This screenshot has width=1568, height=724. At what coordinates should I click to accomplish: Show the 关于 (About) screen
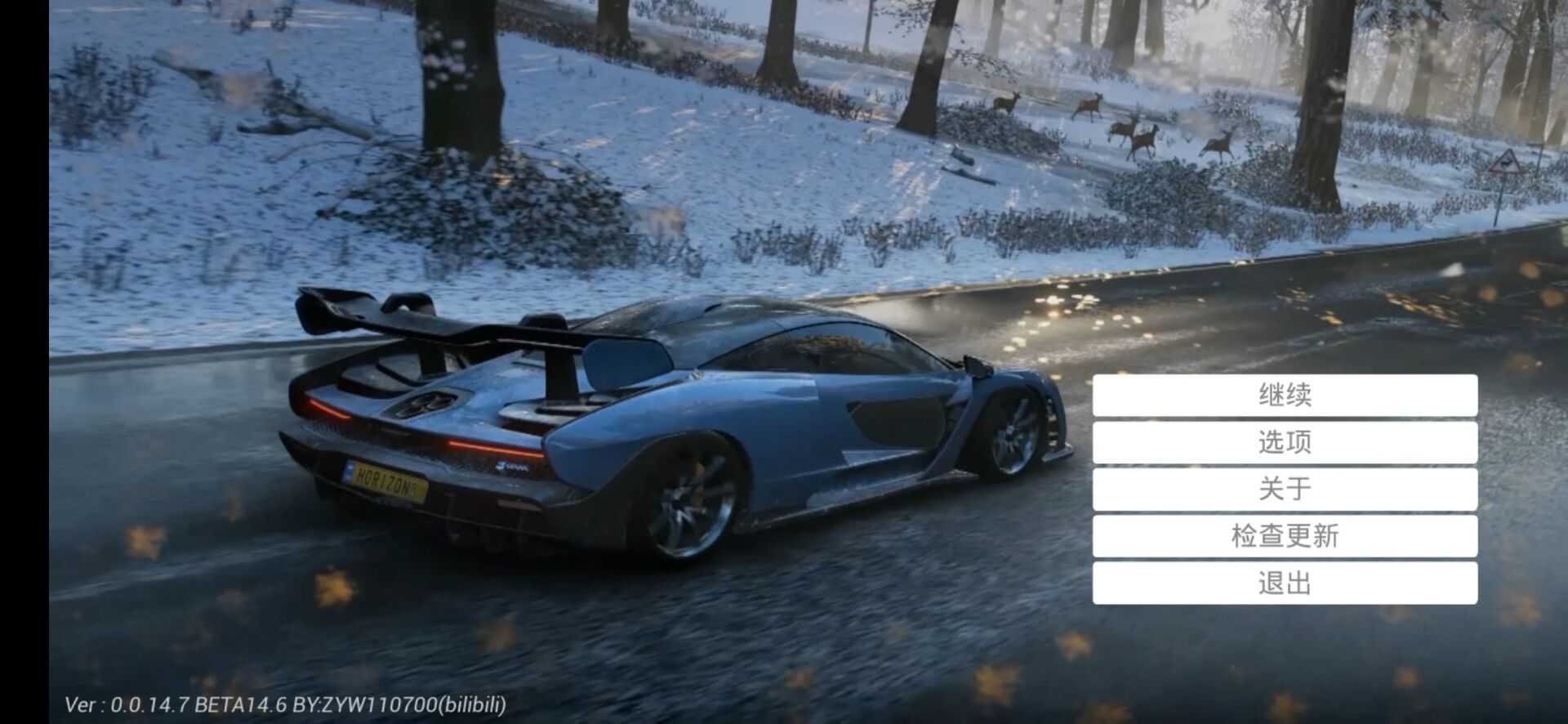1285,489
